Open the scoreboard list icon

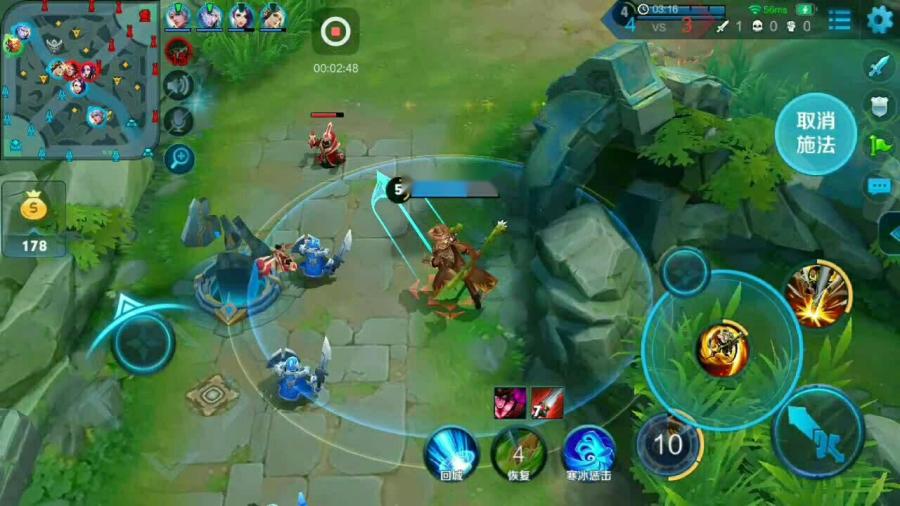click(x=840, y=19)
